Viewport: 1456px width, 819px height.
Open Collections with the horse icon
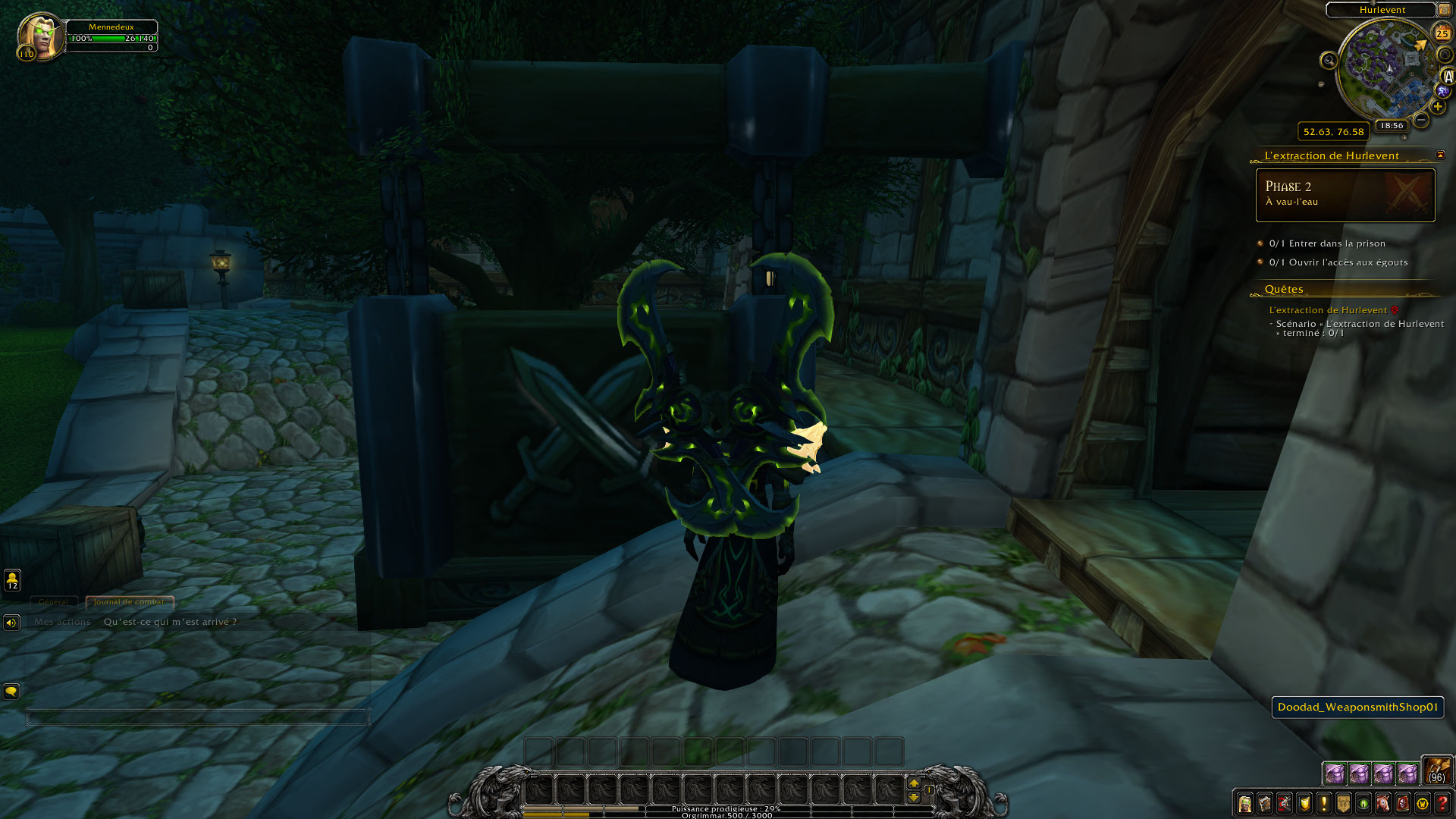coord(1381,803)
